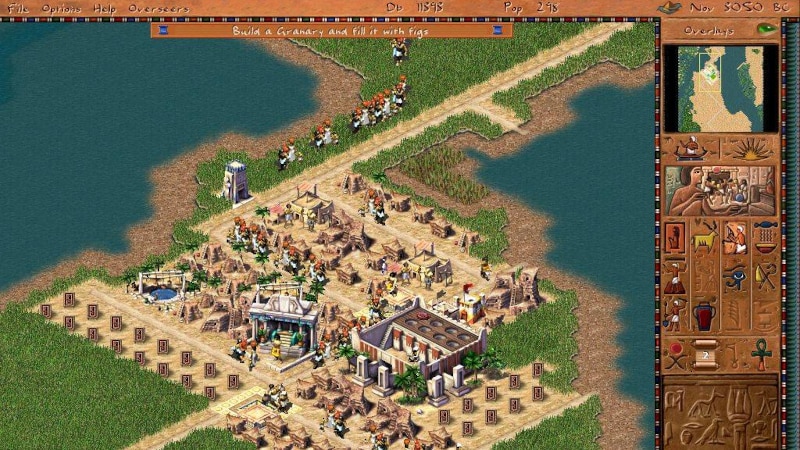
Task: Open the world map rising sun button
Action: (x=748, y=148)
